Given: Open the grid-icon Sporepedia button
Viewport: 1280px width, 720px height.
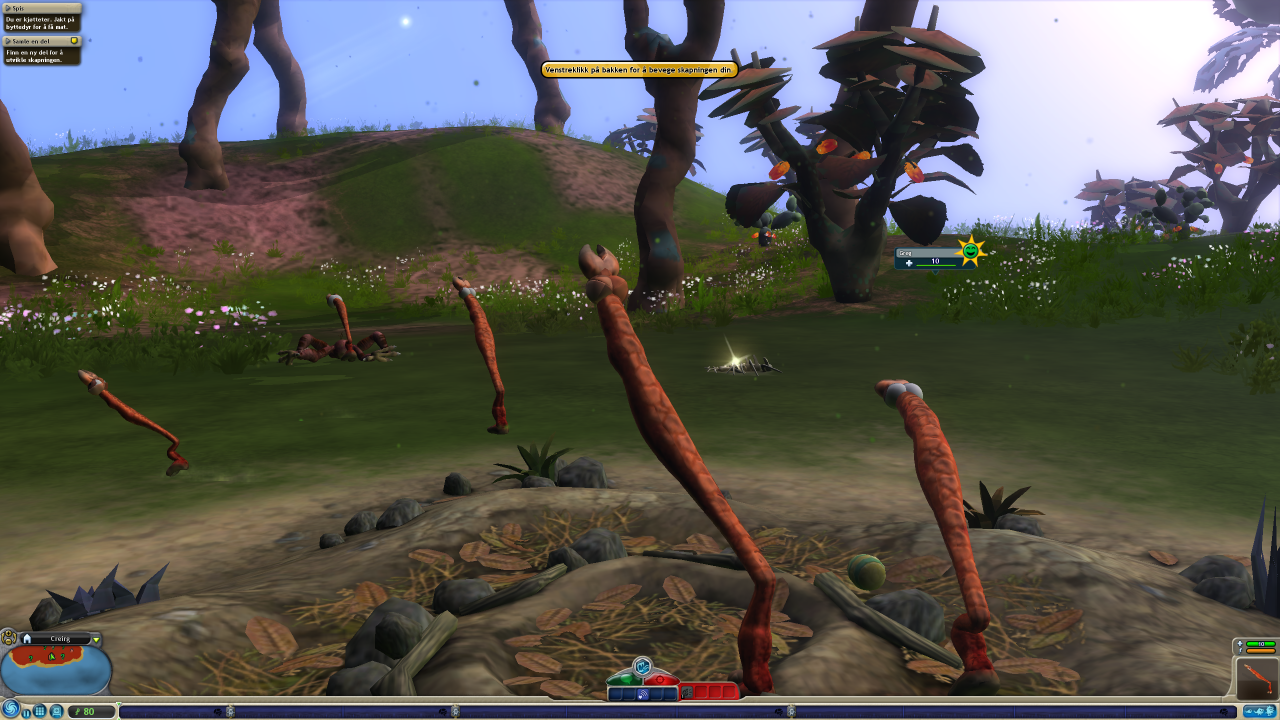Looking at the screenshot, I should pos(41,711).
